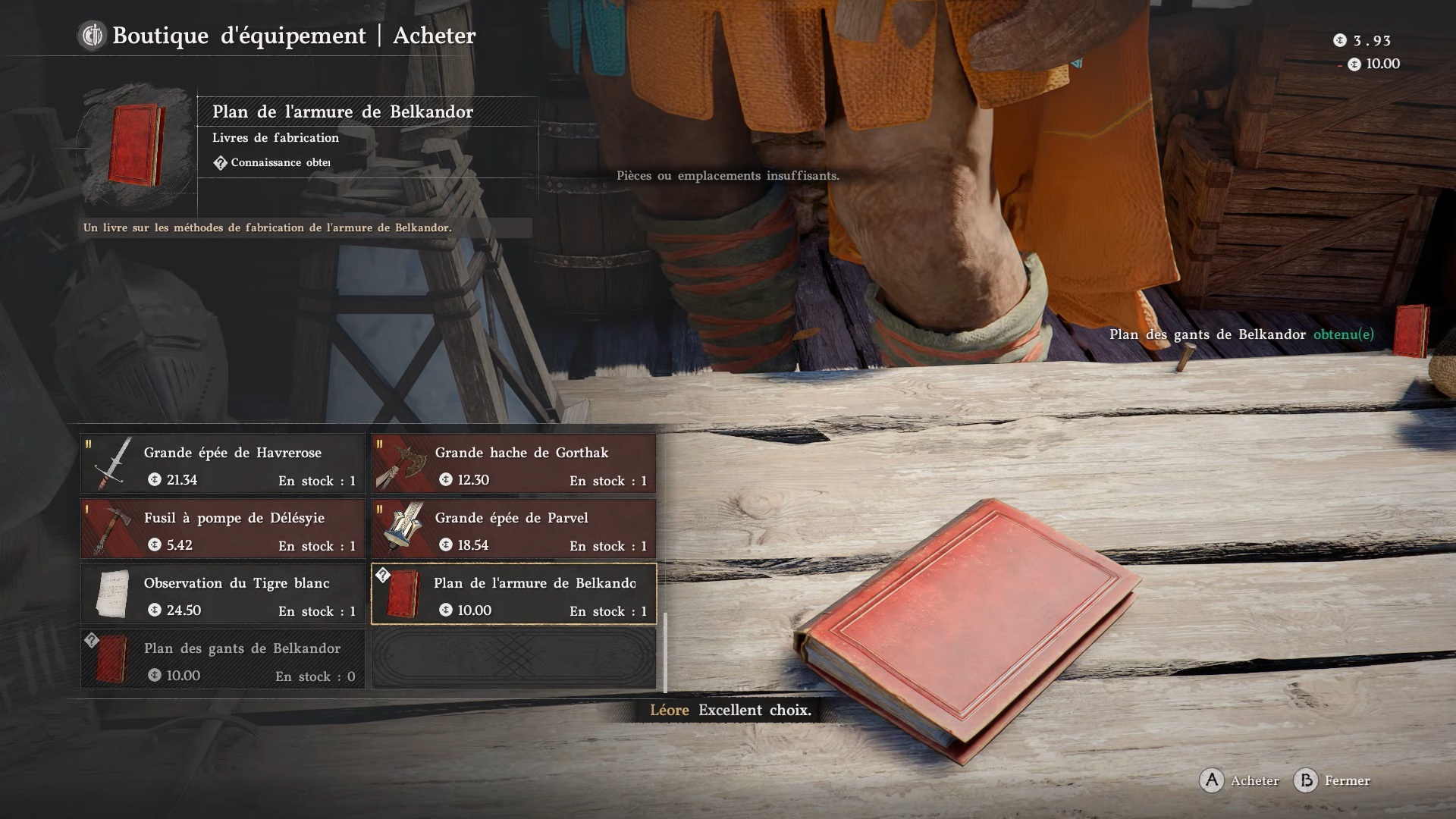The image size is (1456, 819).
Task: Pick Fusil à pompe de Délésyie
Action: click(223, 529)
